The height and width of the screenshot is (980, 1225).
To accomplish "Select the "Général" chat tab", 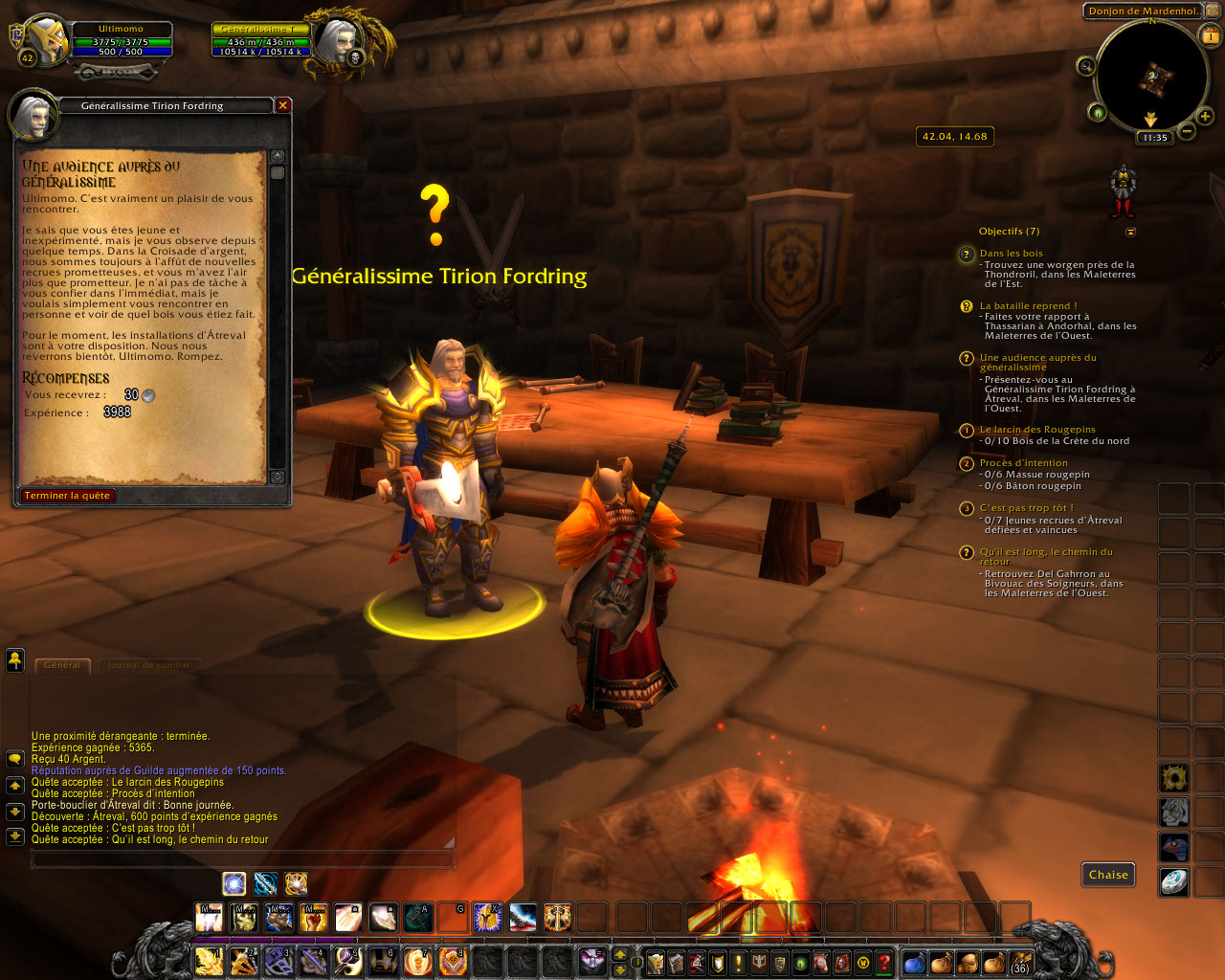I will click(62, 665).
